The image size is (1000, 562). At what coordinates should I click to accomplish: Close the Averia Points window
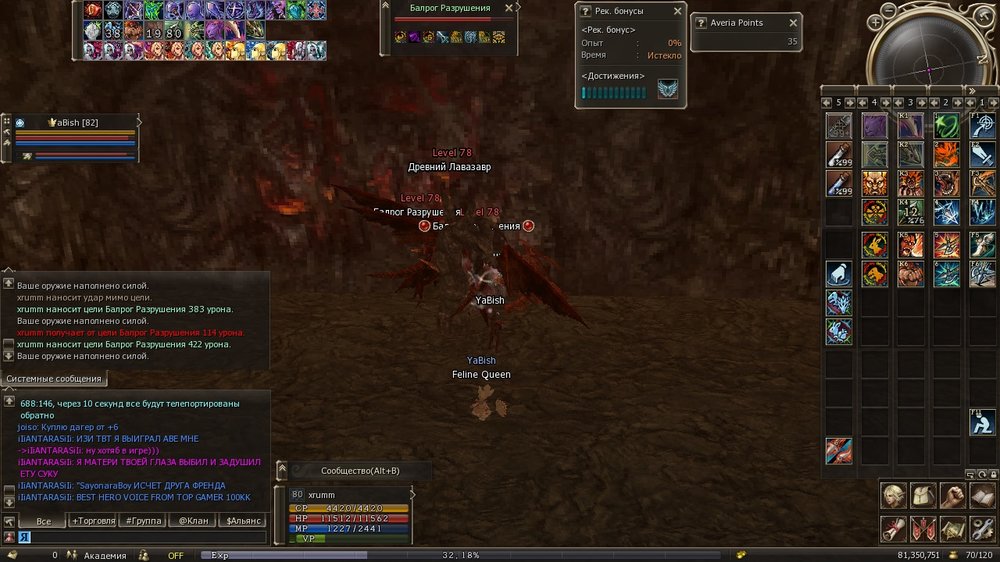[x=793, y=22]
